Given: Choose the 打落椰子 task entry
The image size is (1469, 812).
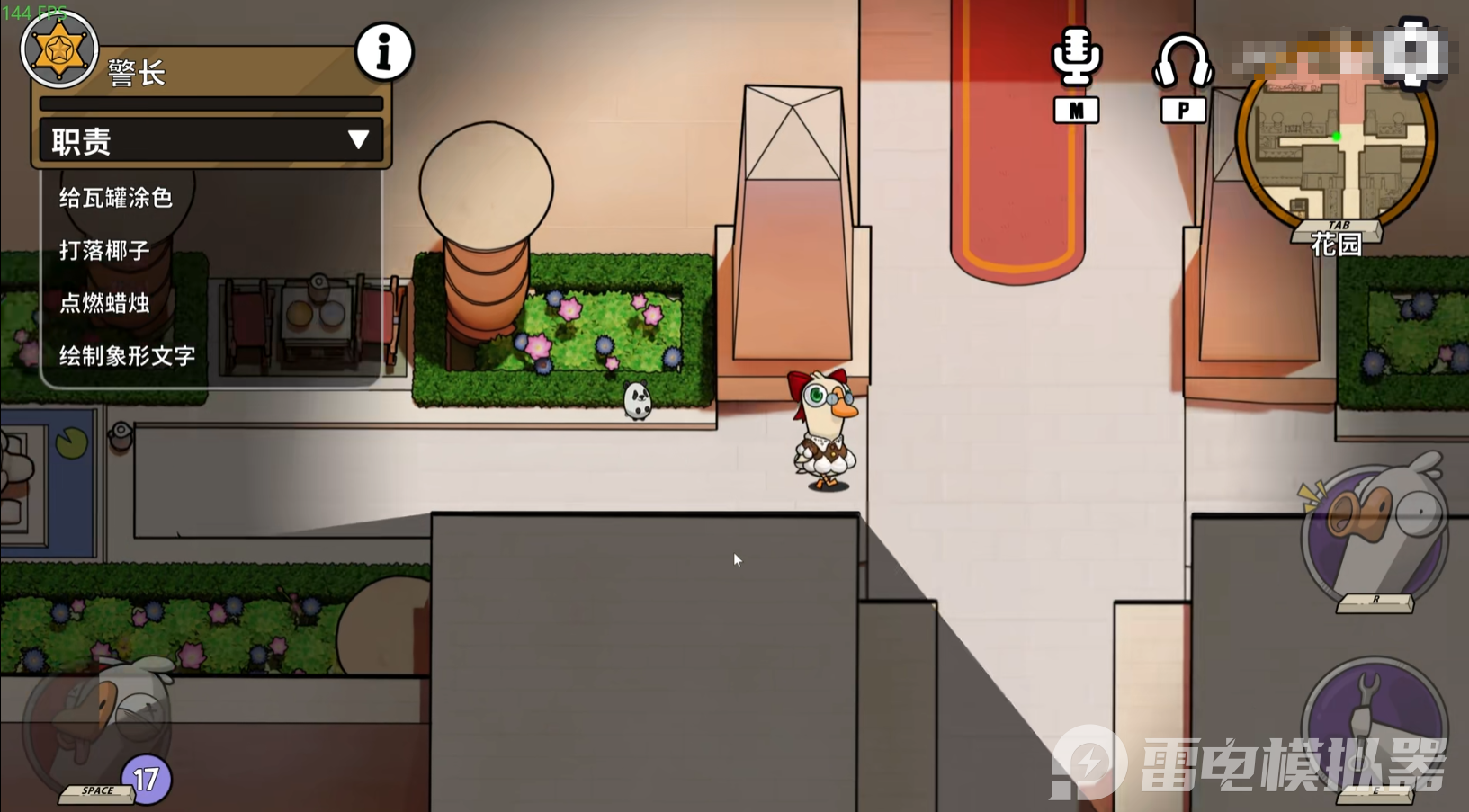Looking at the screenshot, I should (104, 250).
